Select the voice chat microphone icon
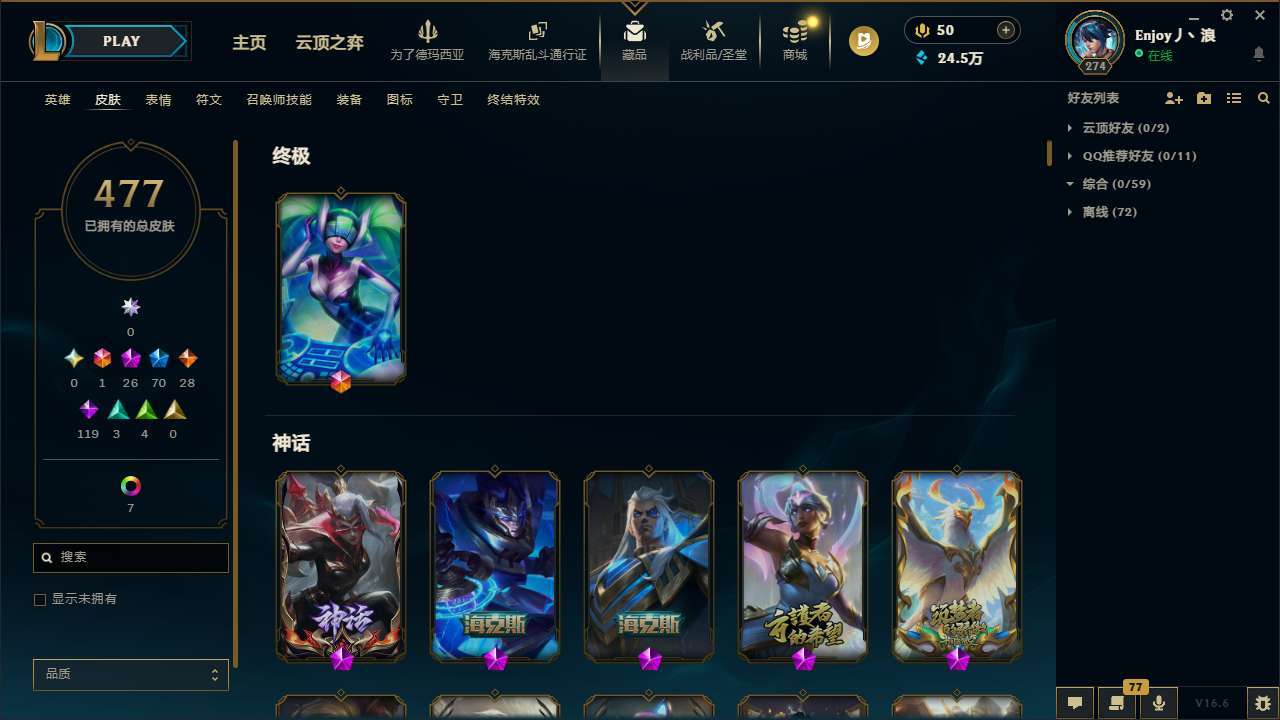Viewport: 1280px width, 720px height. pos(1157,702)
